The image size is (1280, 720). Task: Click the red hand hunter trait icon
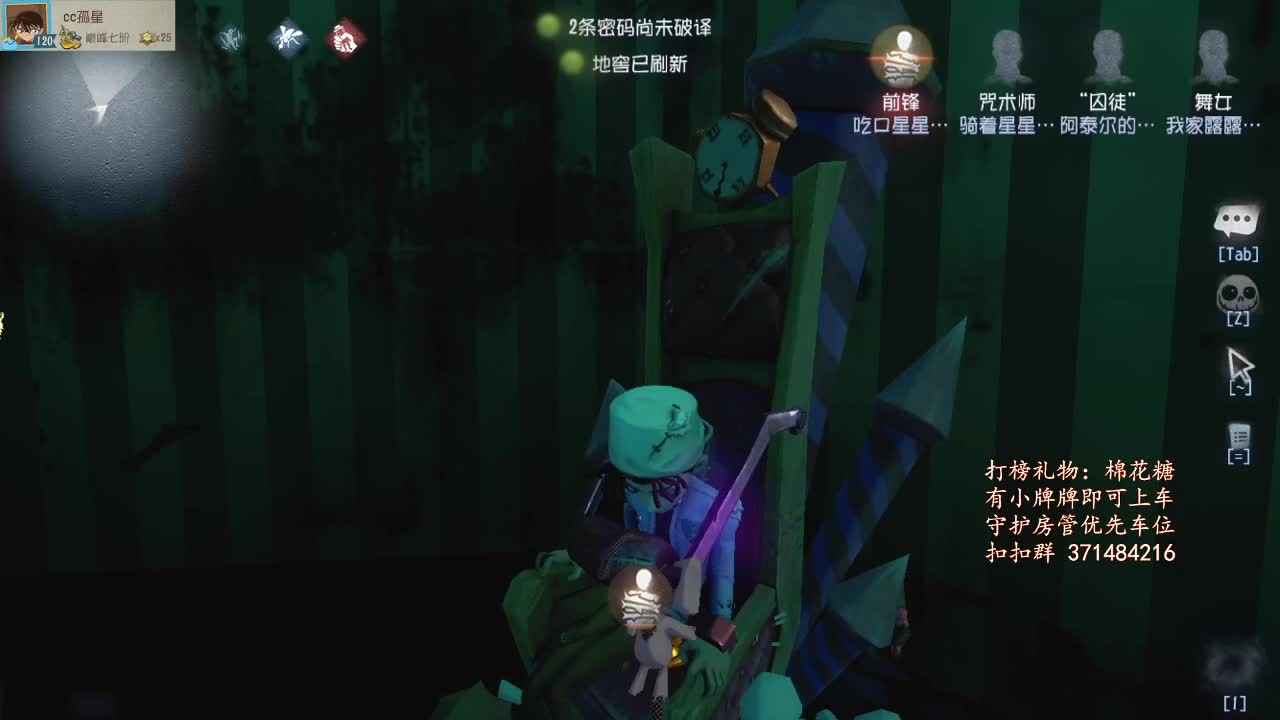point(343,38)
